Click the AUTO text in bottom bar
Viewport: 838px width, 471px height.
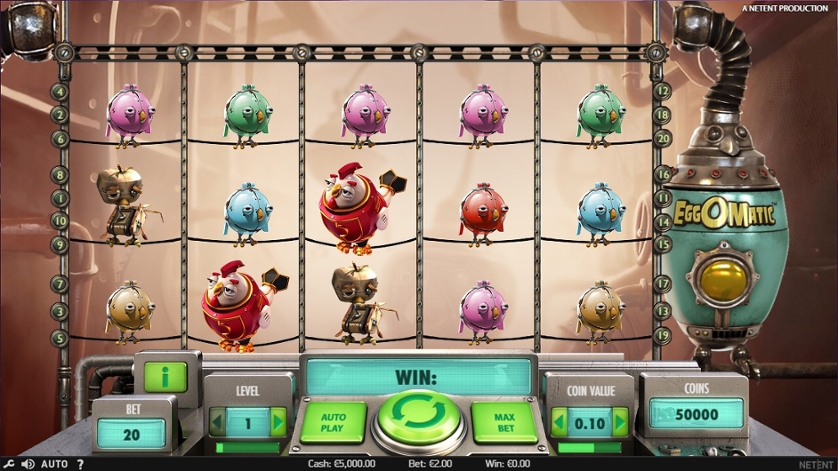pyautogui.click(x=55, y=464)
